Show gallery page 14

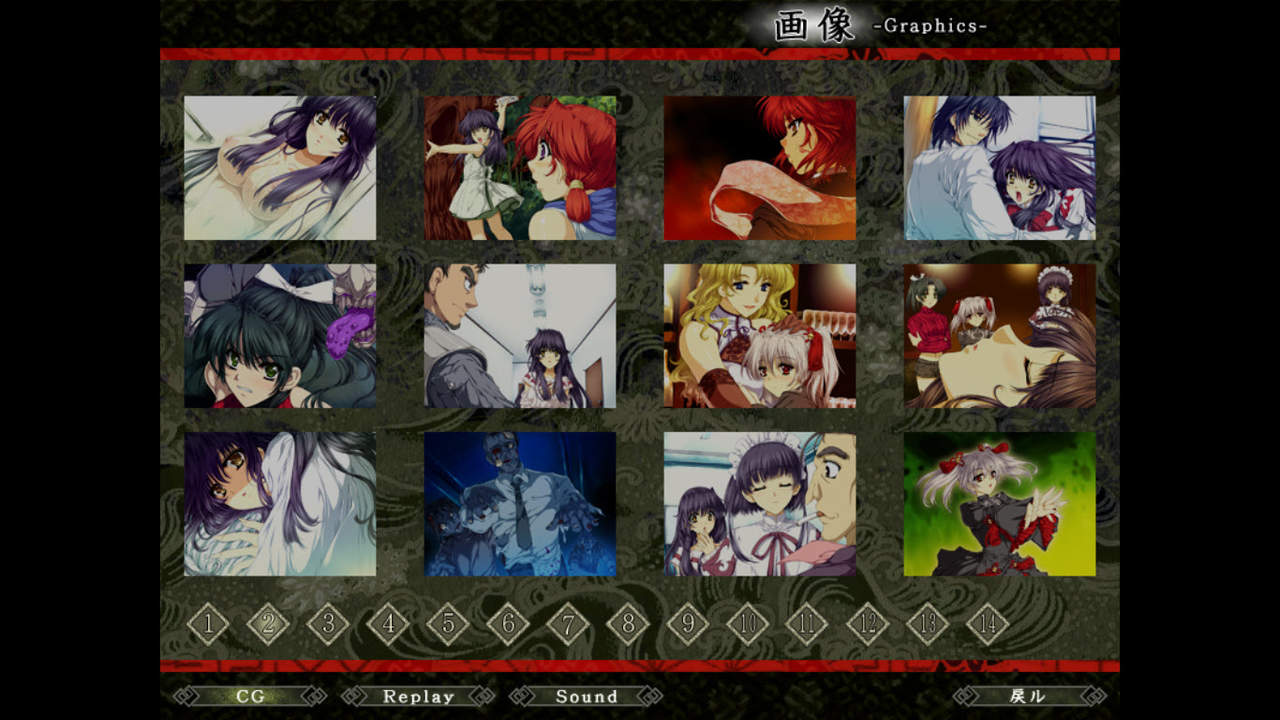tap(988, 625)
